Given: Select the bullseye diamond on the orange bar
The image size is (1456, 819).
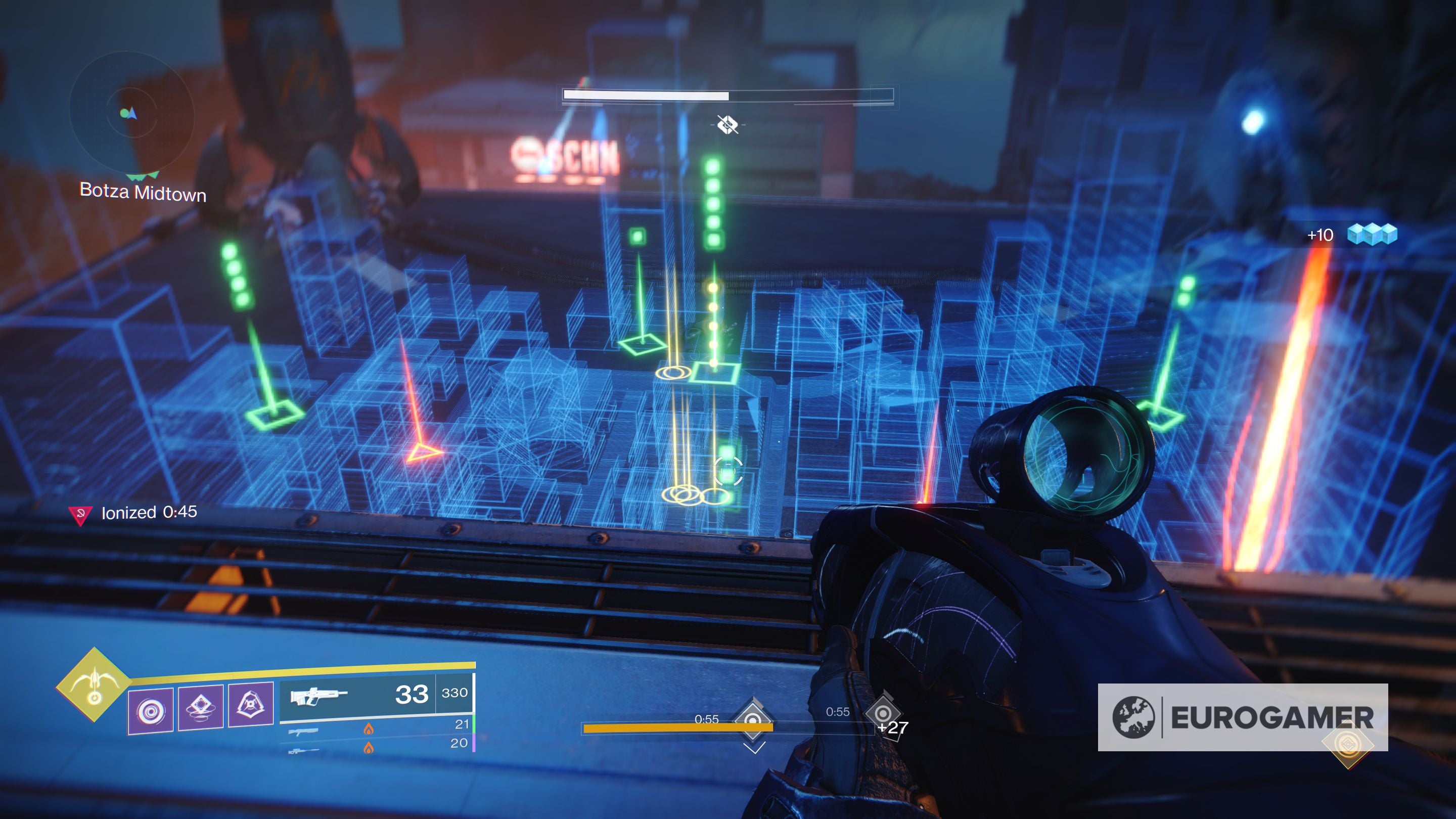Looking at the screenshot, I should point(753,720).
